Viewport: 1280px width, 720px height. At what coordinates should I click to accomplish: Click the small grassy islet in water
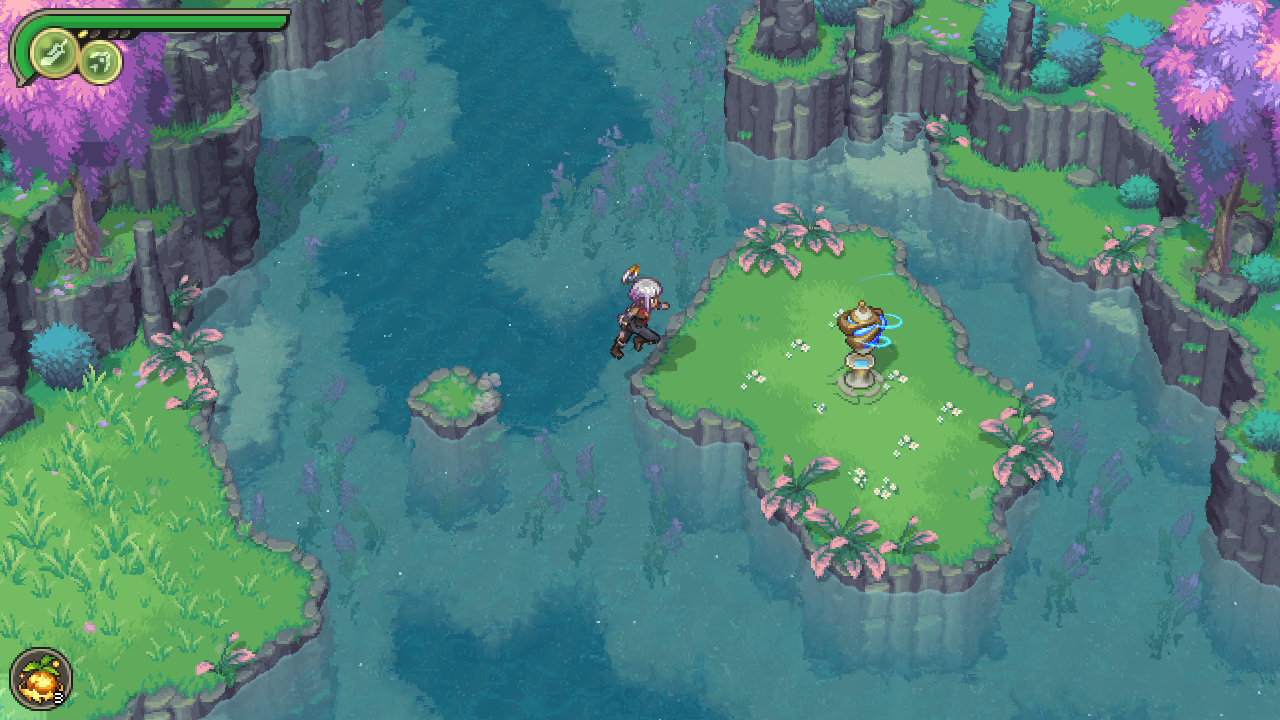[x=453, y=395]
